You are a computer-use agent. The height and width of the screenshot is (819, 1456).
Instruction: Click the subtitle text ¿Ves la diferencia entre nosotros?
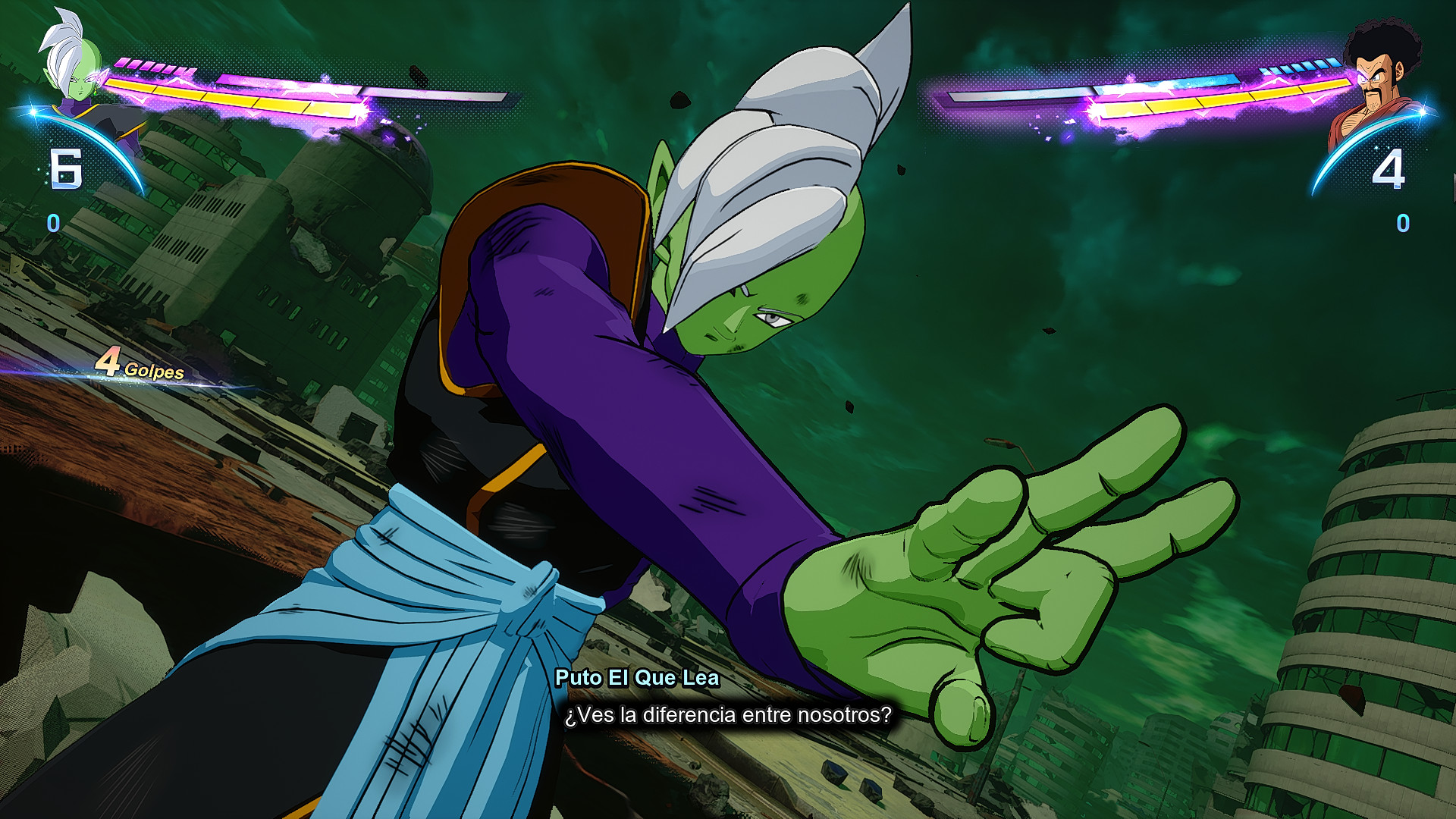[x=728, y=714]
